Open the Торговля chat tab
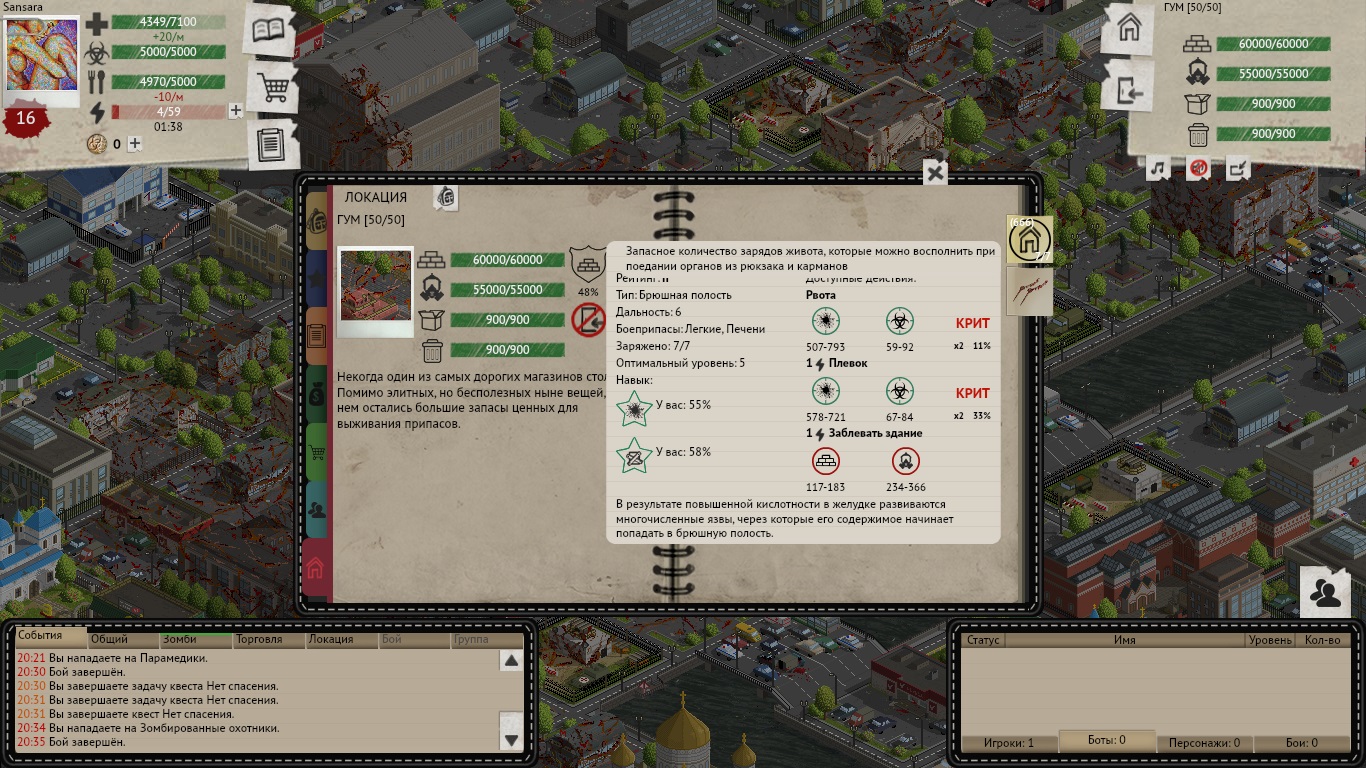 point(258,639)
